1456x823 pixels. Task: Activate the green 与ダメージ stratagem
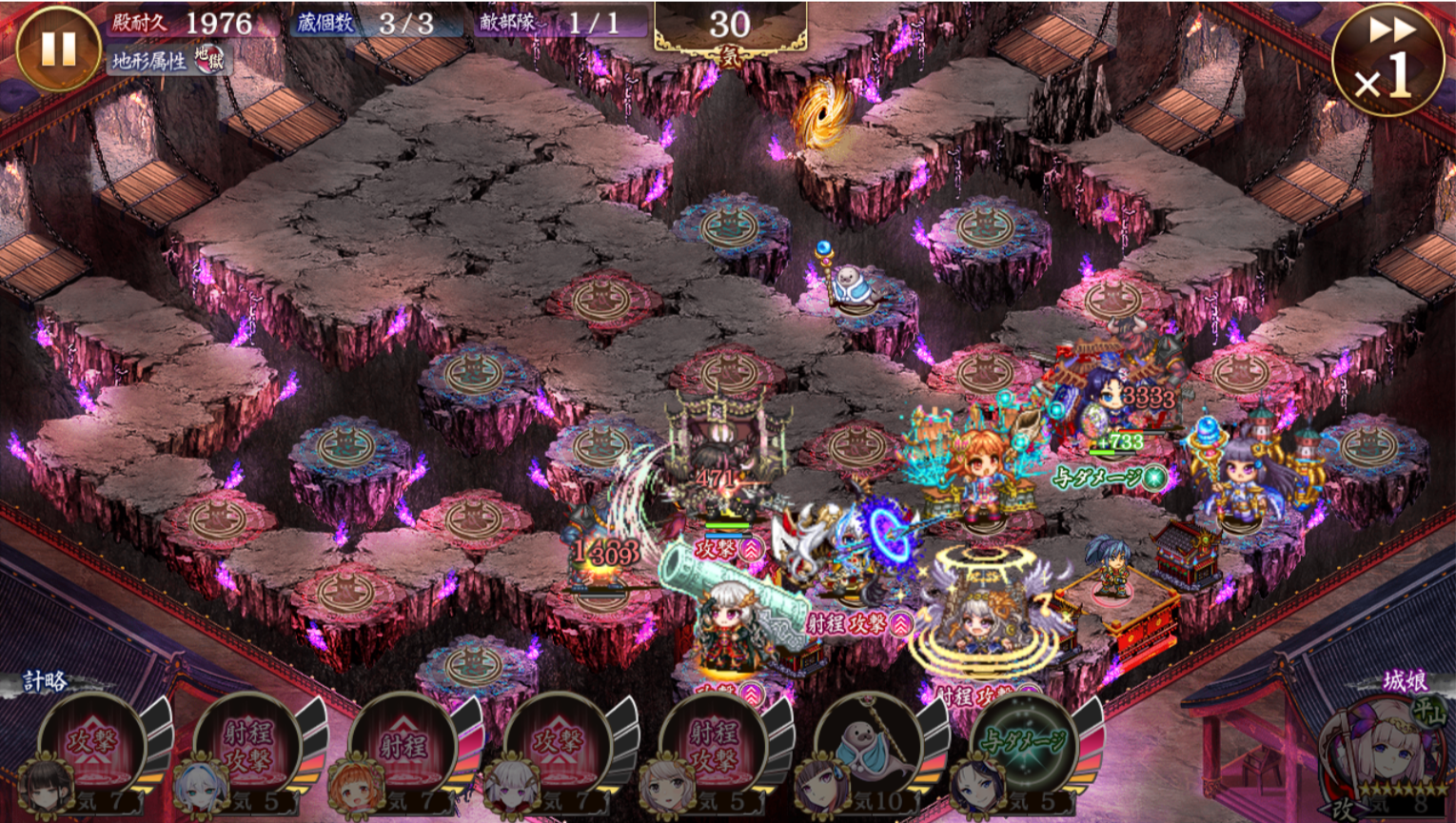tap(1024, 747)
